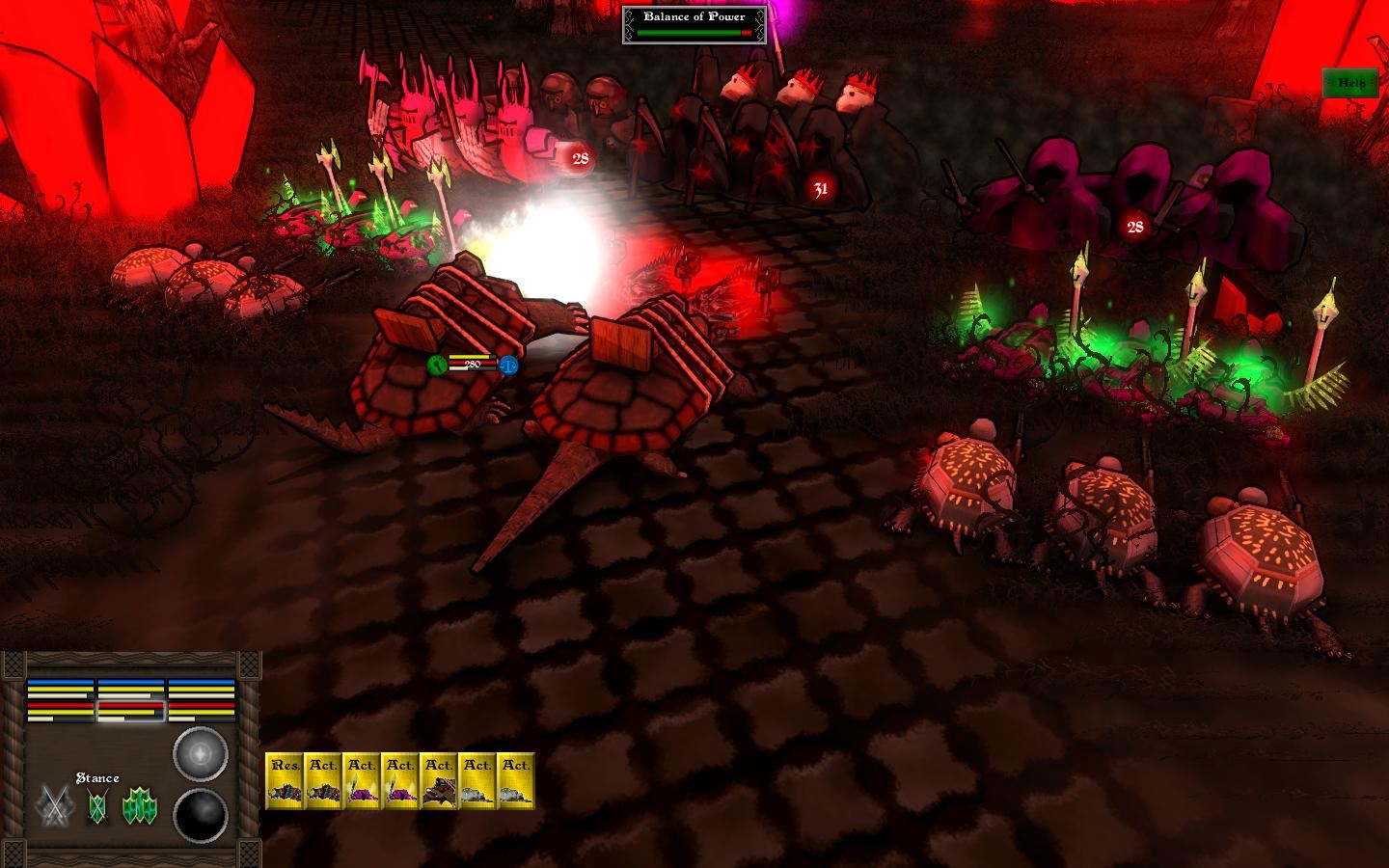Click the Balance of Power banner
Viewport: 1389px width, 868px height.
coord(693,16)
